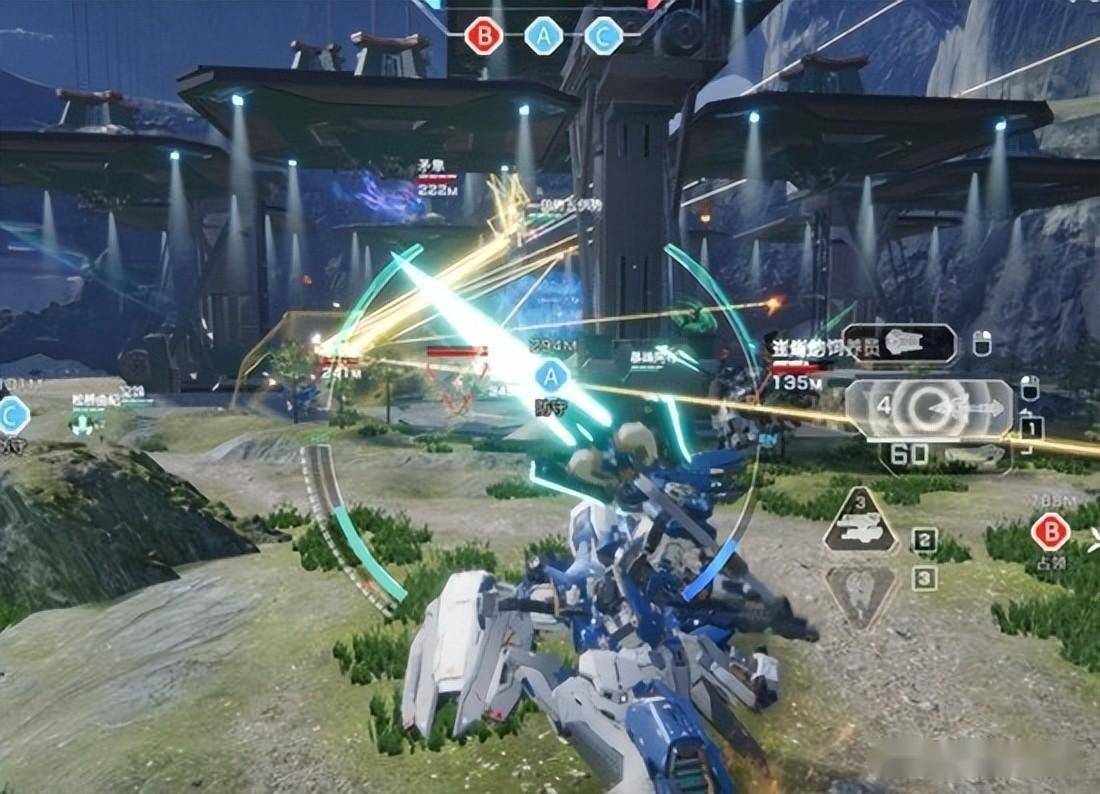1100x794 pixels.
Task: Select the red B point in capture bar
Action: tap(484, 37)
